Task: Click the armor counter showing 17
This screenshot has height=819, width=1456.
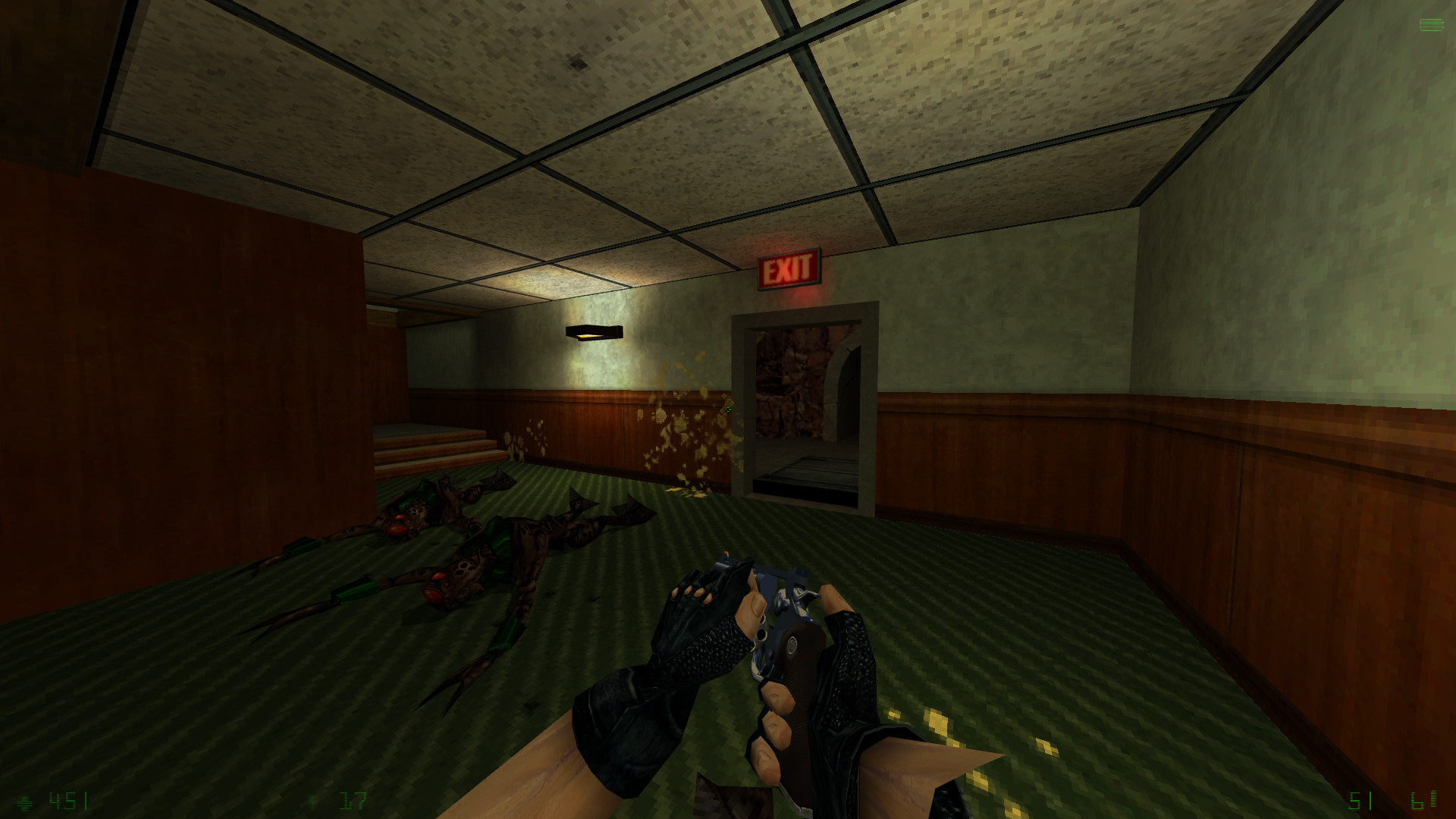Action: coord(350,802)
